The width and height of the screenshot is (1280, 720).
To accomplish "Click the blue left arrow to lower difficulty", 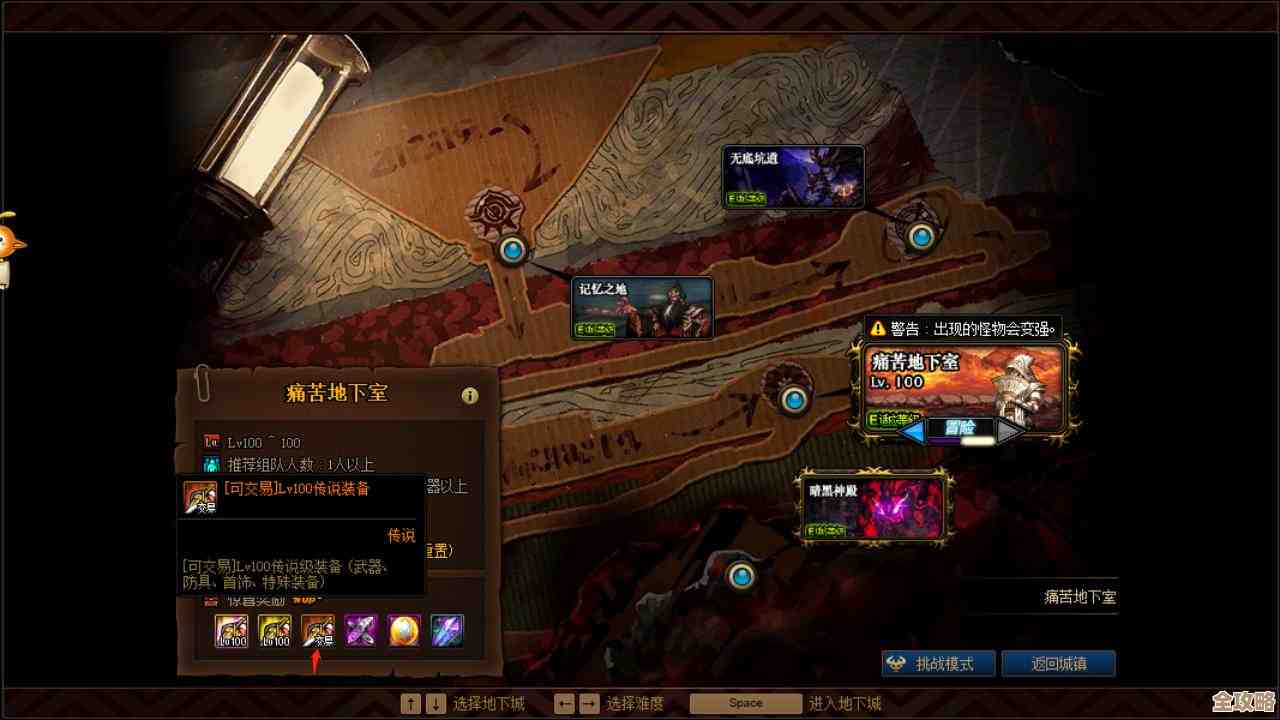I will 911,430.
